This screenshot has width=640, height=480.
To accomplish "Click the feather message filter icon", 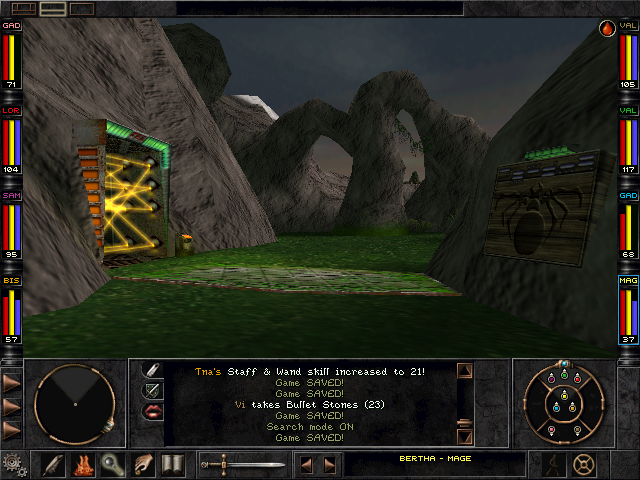I will [153, 370].
